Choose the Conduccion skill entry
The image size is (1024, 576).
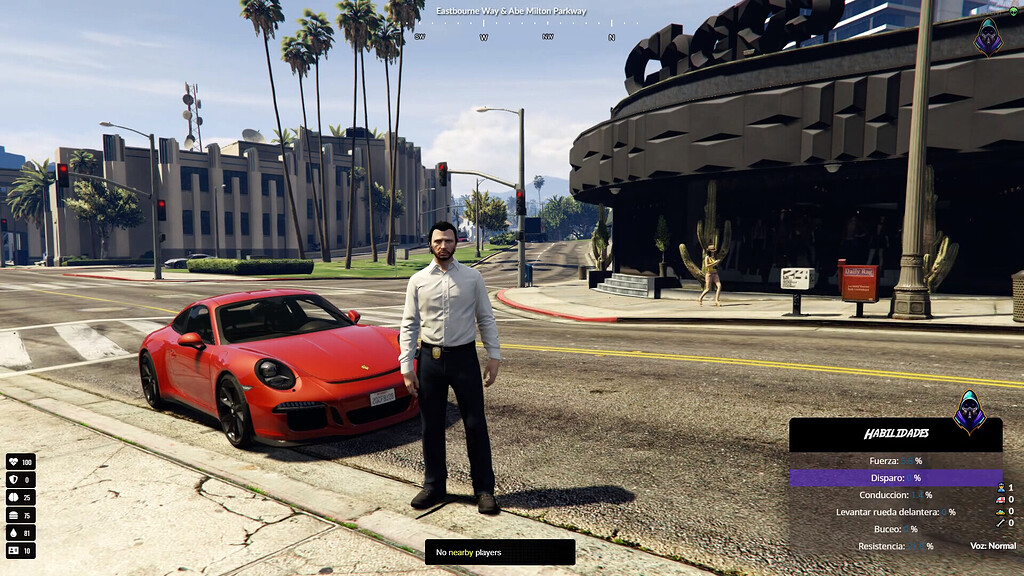(895, 495)
